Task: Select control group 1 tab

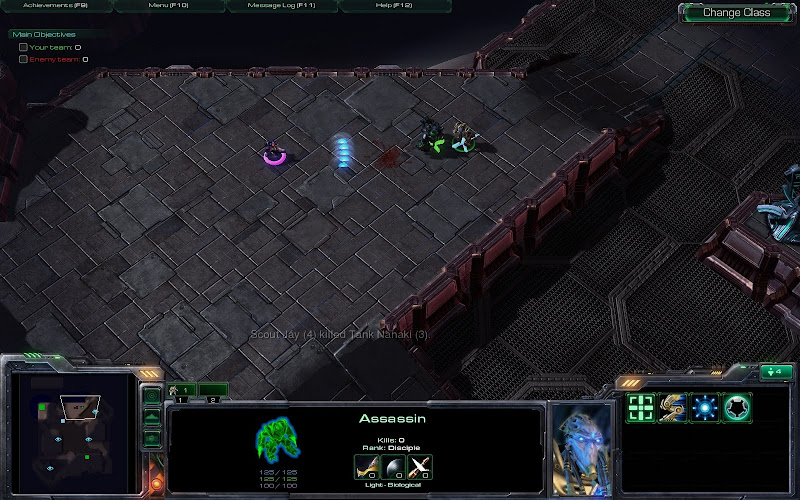Action: pyautogui.click(x=181, y=390)
